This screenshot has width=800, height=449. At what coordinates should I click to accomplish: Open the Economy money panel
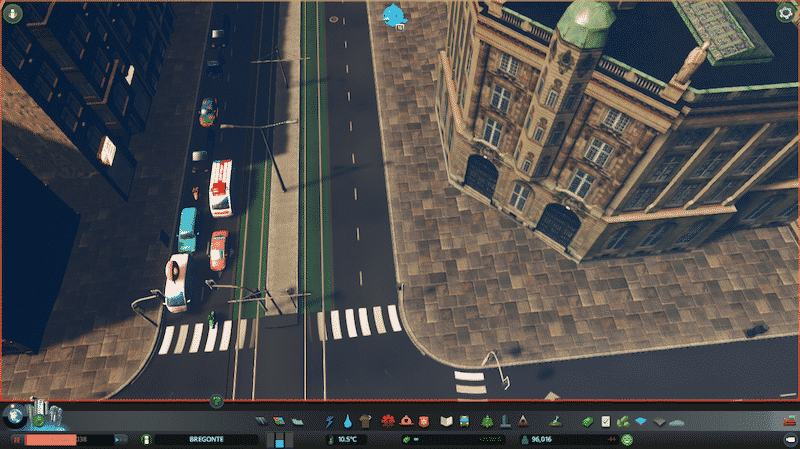click(589, 421)
